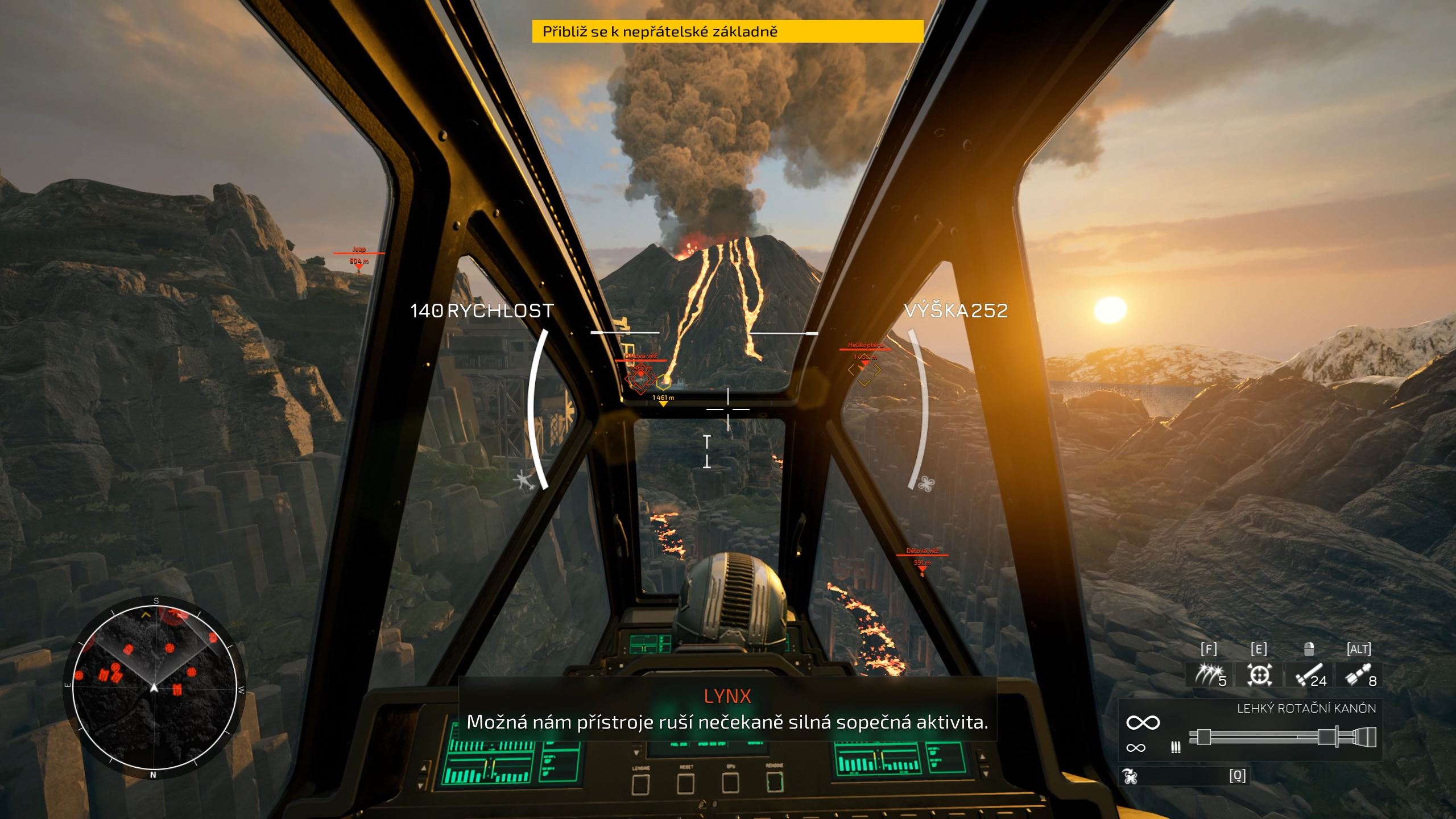
Task: Click the Lehký rotační kanón weapon panel
Action: pyautogui.click(x=1250, y=730)
